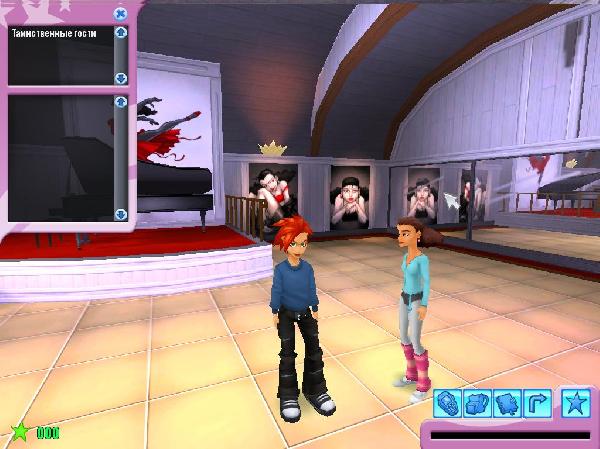Click the curved arrow button
Image resolution: width=600 pixels, height=449 pixels.
pyautogui.click(x=536, y=403)
